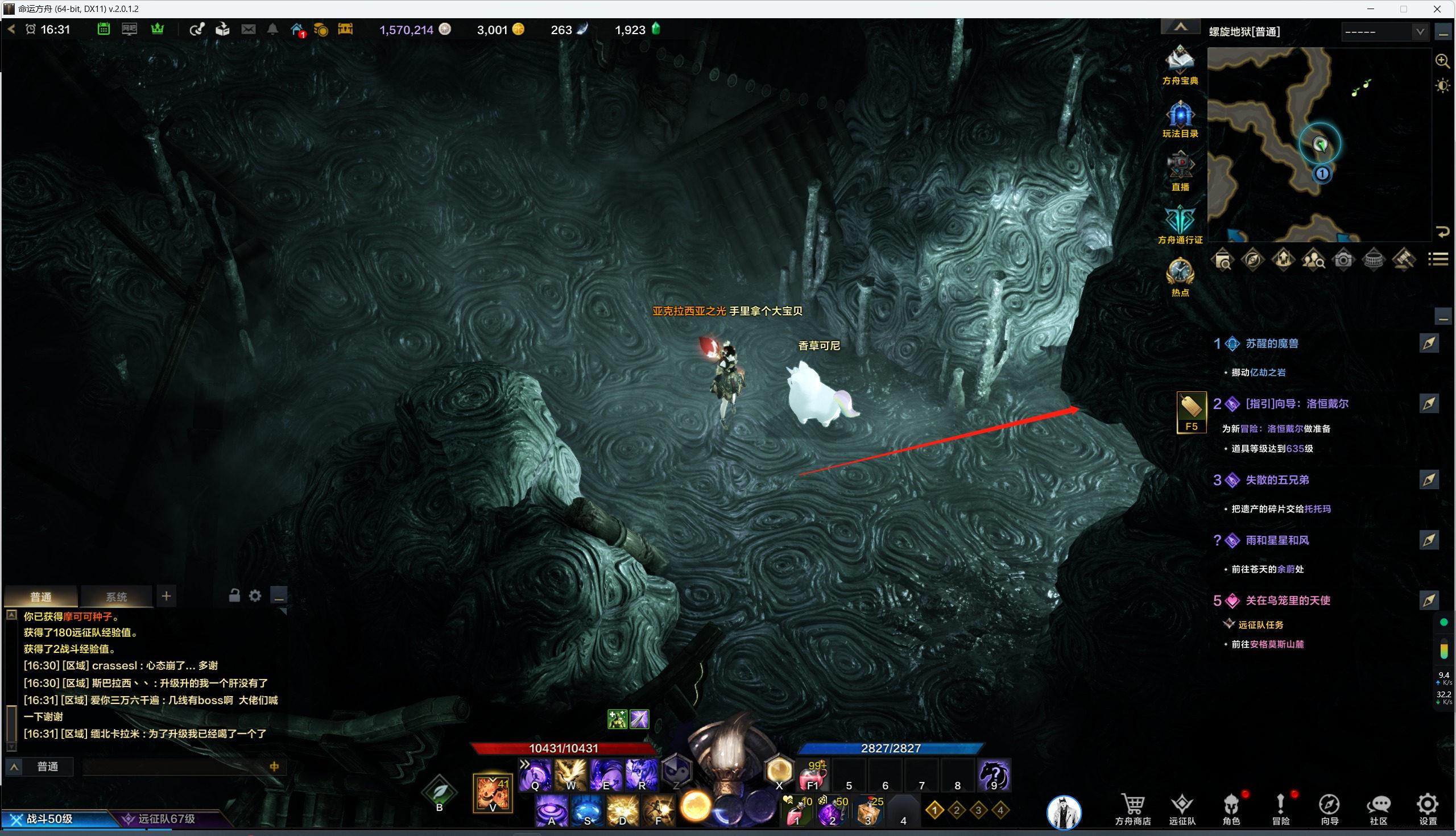Open the 远征队 expedition menu
The image size is (1456, 836).
tap(1181, 809)
